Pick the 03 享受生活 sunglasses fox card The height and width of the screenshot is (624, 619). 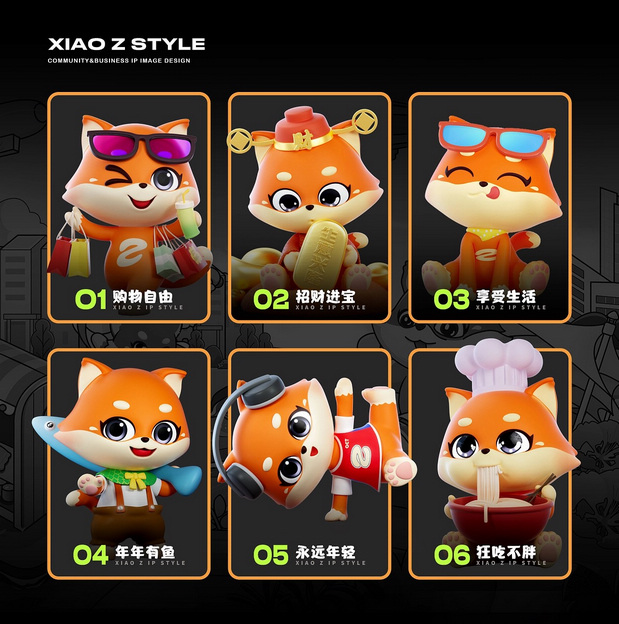[x=489, y=208]
